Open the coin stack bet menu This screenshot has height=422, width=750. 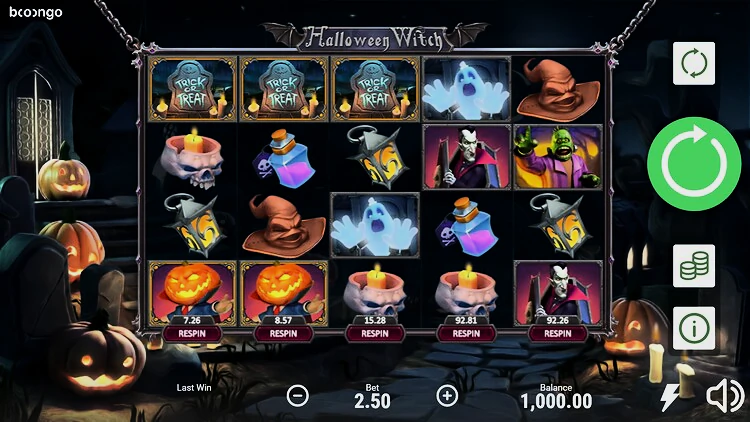693,265
